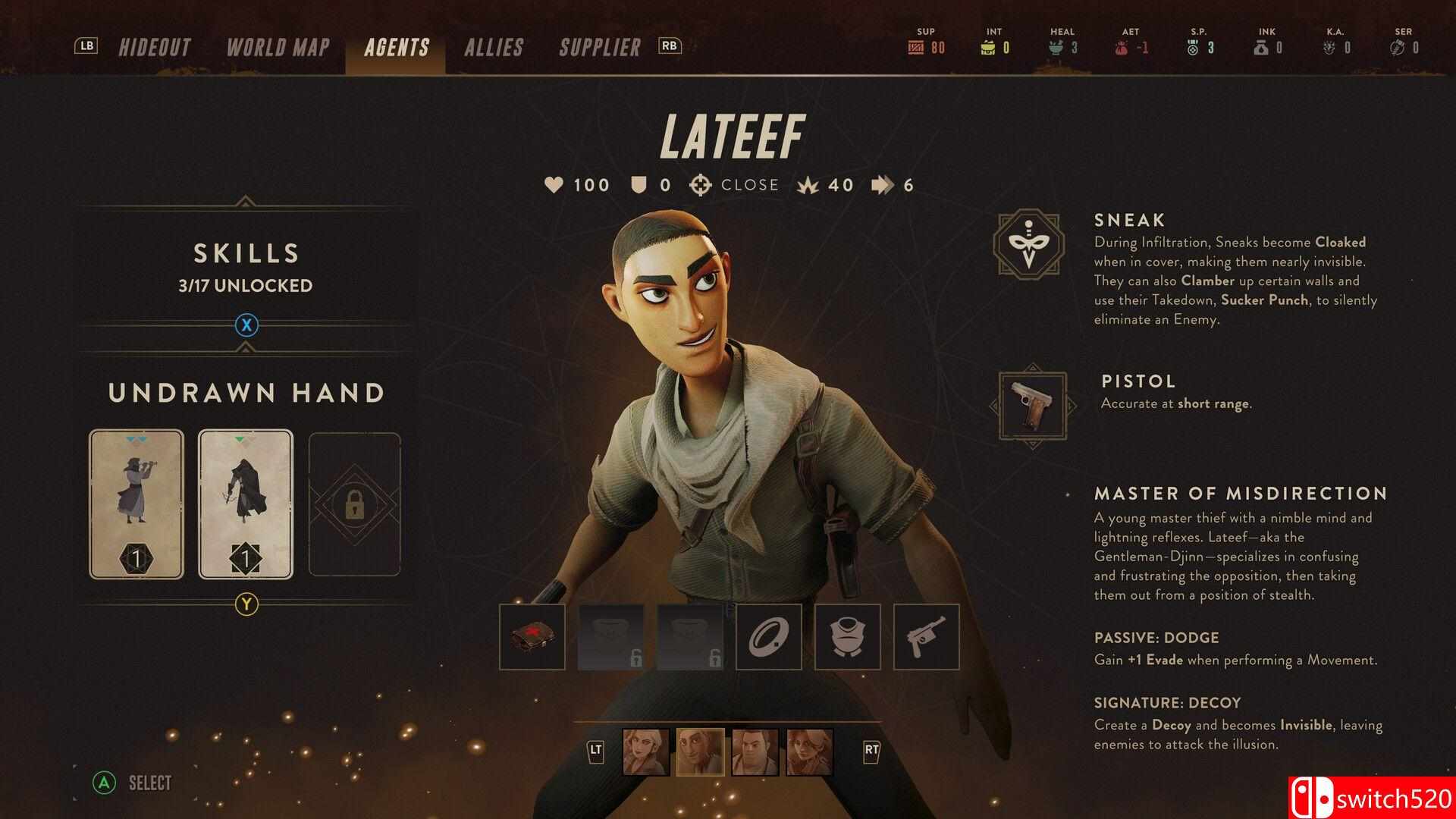Select the red-cross medkit equipment slot

point(532,637)
